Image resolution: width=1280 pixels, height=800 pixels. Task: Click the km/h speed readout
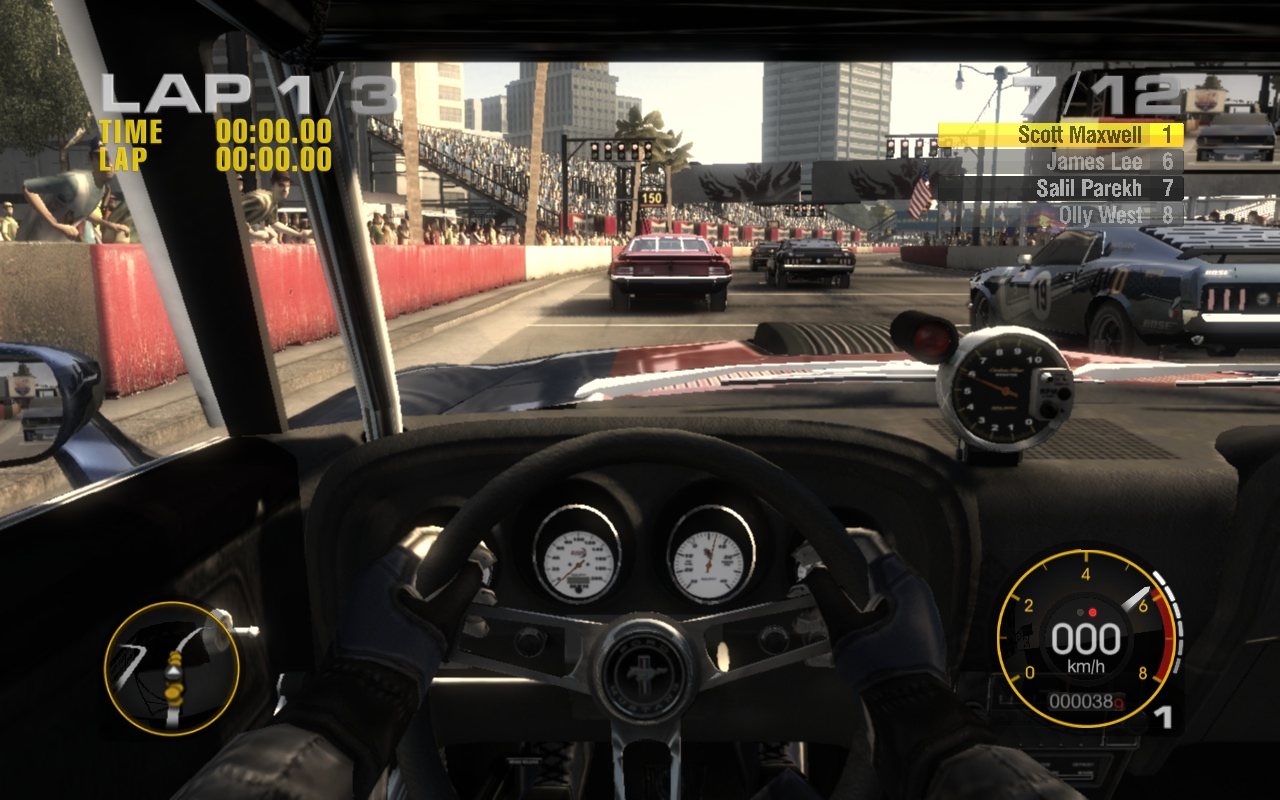[x=1088, y=660]
